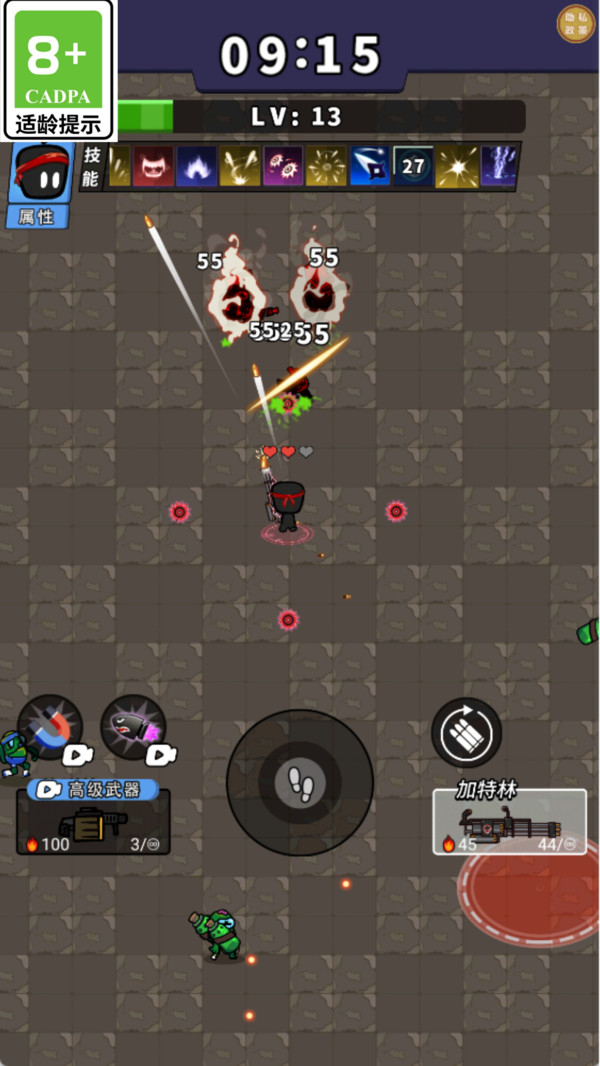The height and width of the screenshot is (1066, 600).
Task: Select the 加特林 Gatling gun weapon slot
Action: click(509, 822)
